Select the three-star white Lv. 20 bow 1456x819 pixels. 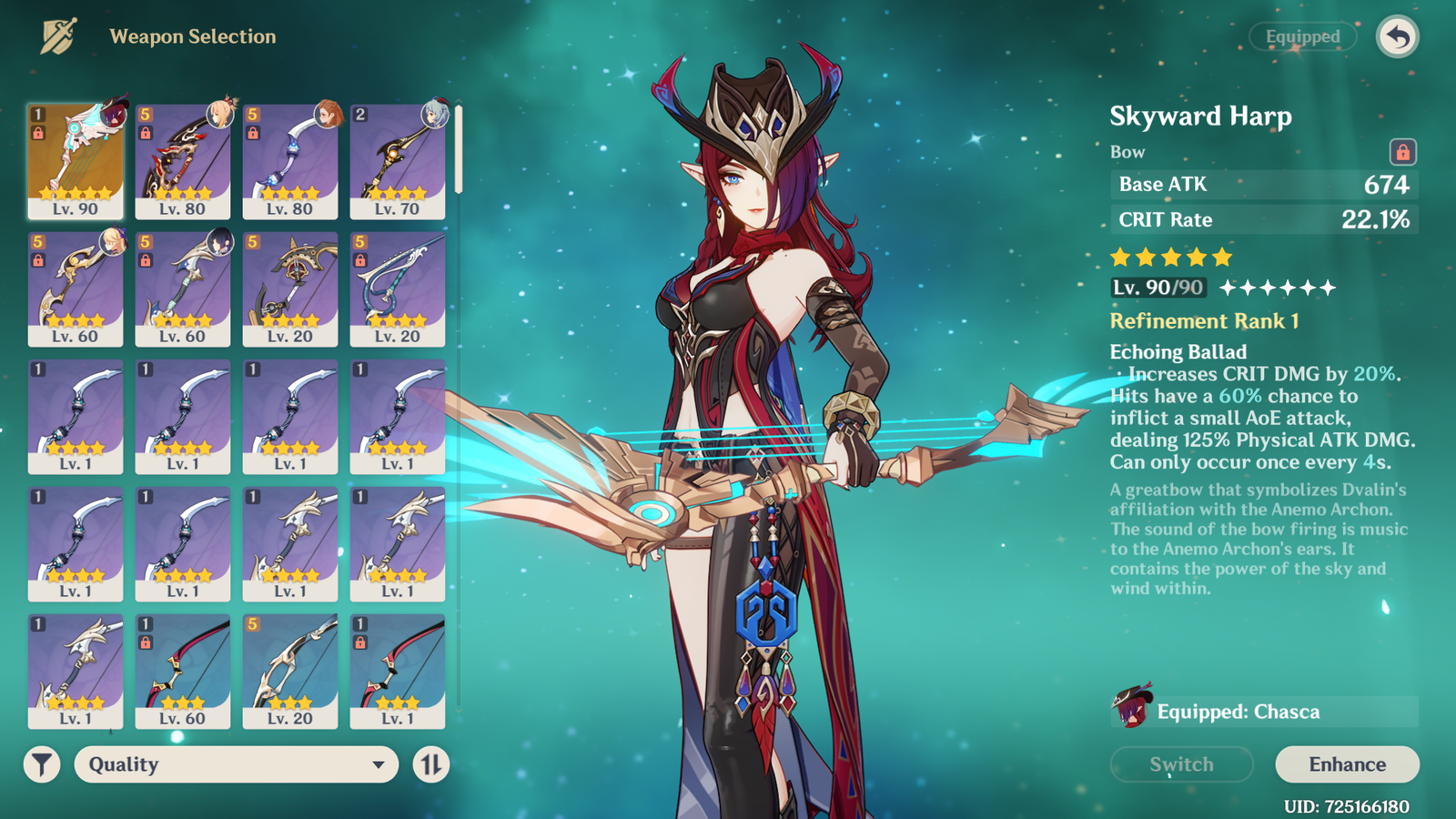point(290,671)
